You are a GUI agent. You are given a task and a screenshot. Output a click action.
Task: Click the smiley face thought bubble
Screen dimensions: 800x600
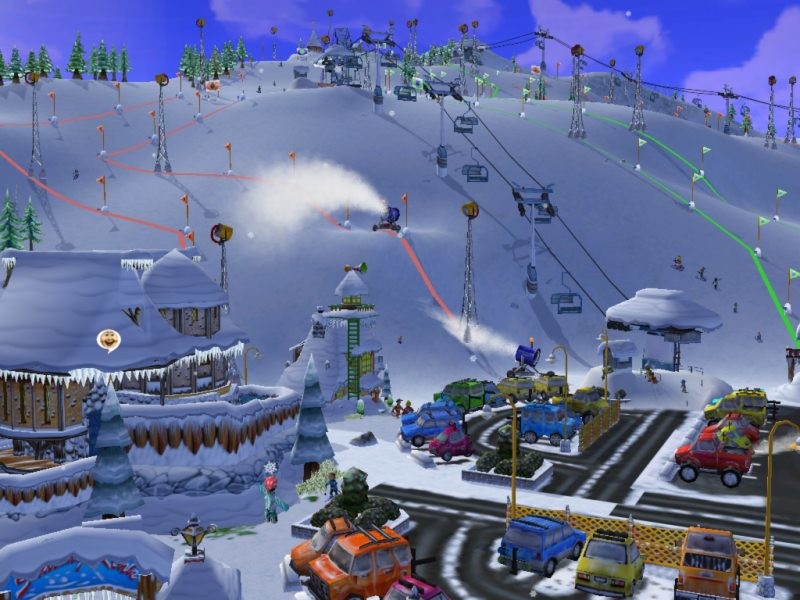pyautogui.click(x=108, y=340)
